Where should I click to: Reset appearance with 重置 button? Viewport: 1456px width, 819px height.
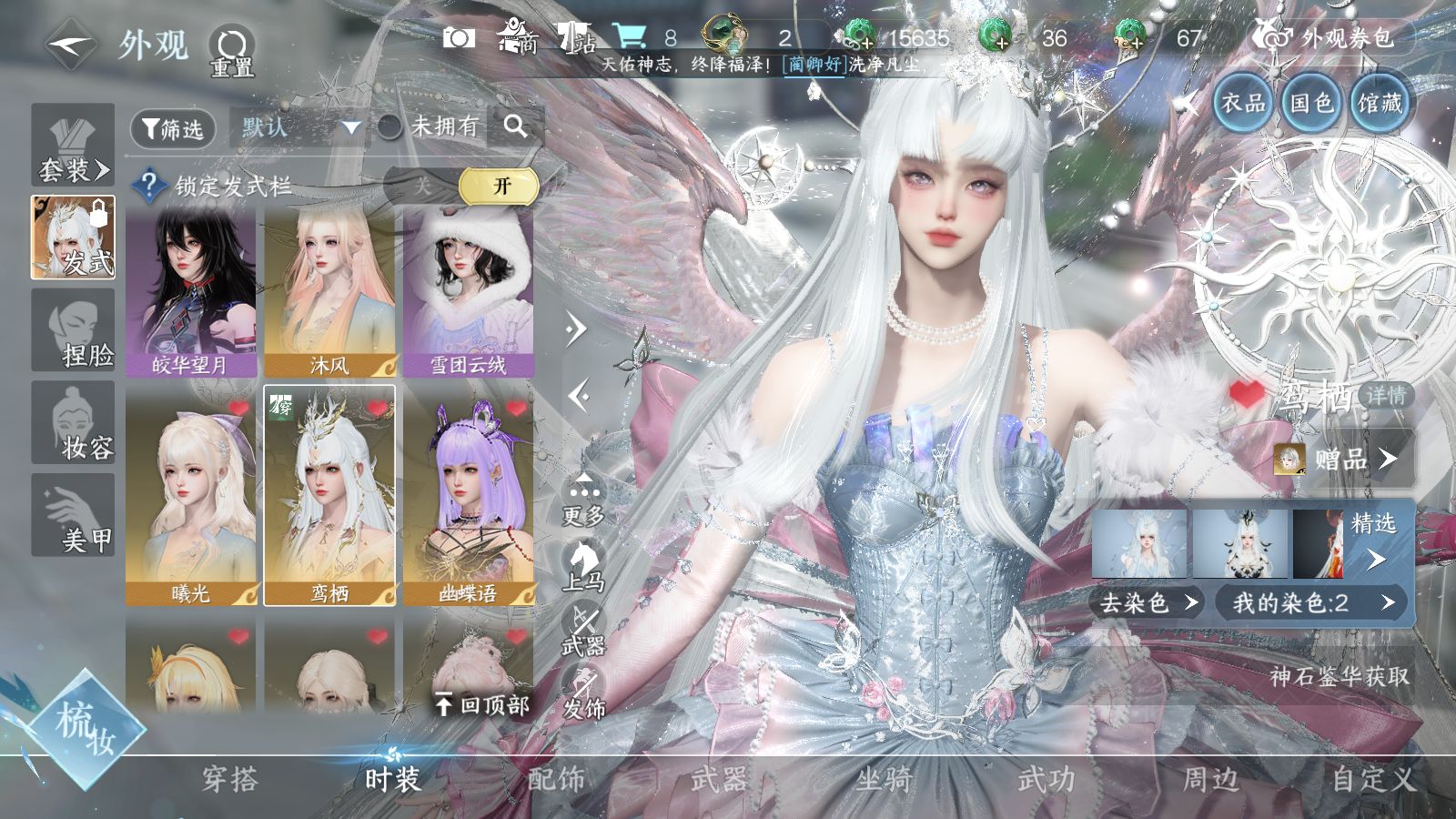click(x=231, y=51)
